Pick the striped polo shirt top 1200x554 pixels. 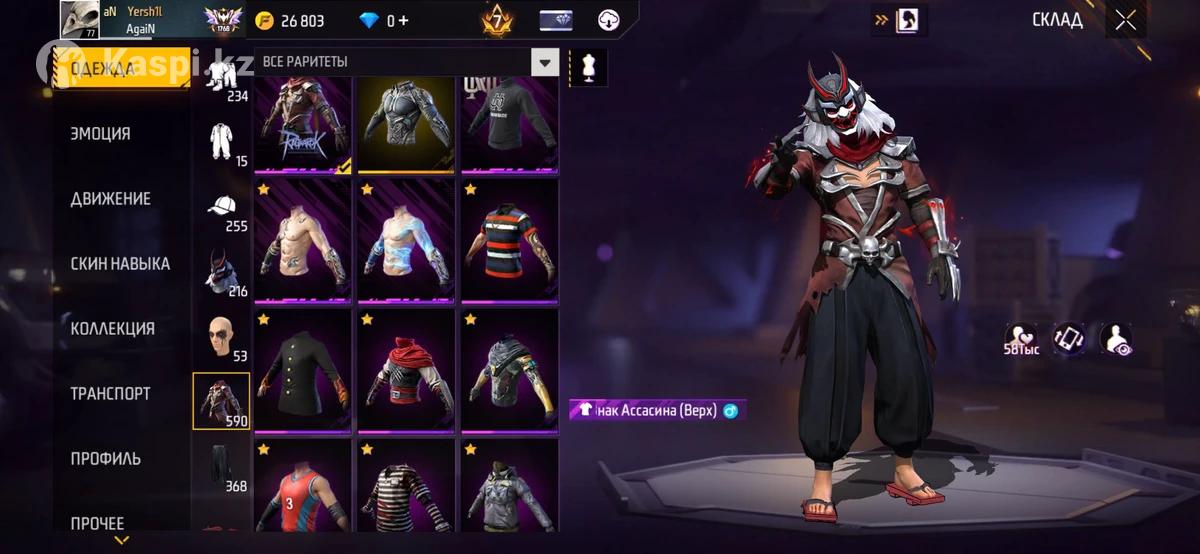coord(509,241)
